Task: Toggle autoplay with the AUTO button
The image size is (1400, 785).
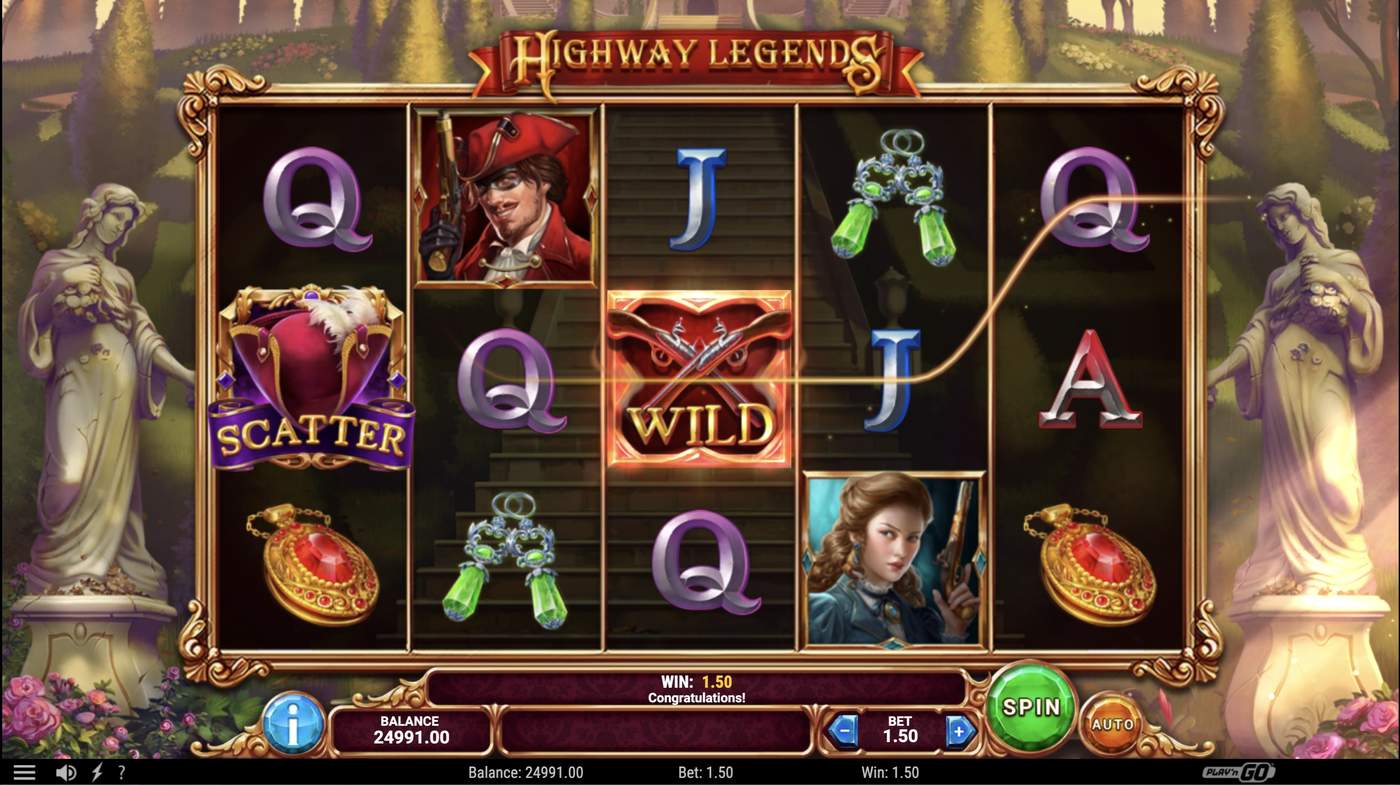Action: (x=1113, y=723)
